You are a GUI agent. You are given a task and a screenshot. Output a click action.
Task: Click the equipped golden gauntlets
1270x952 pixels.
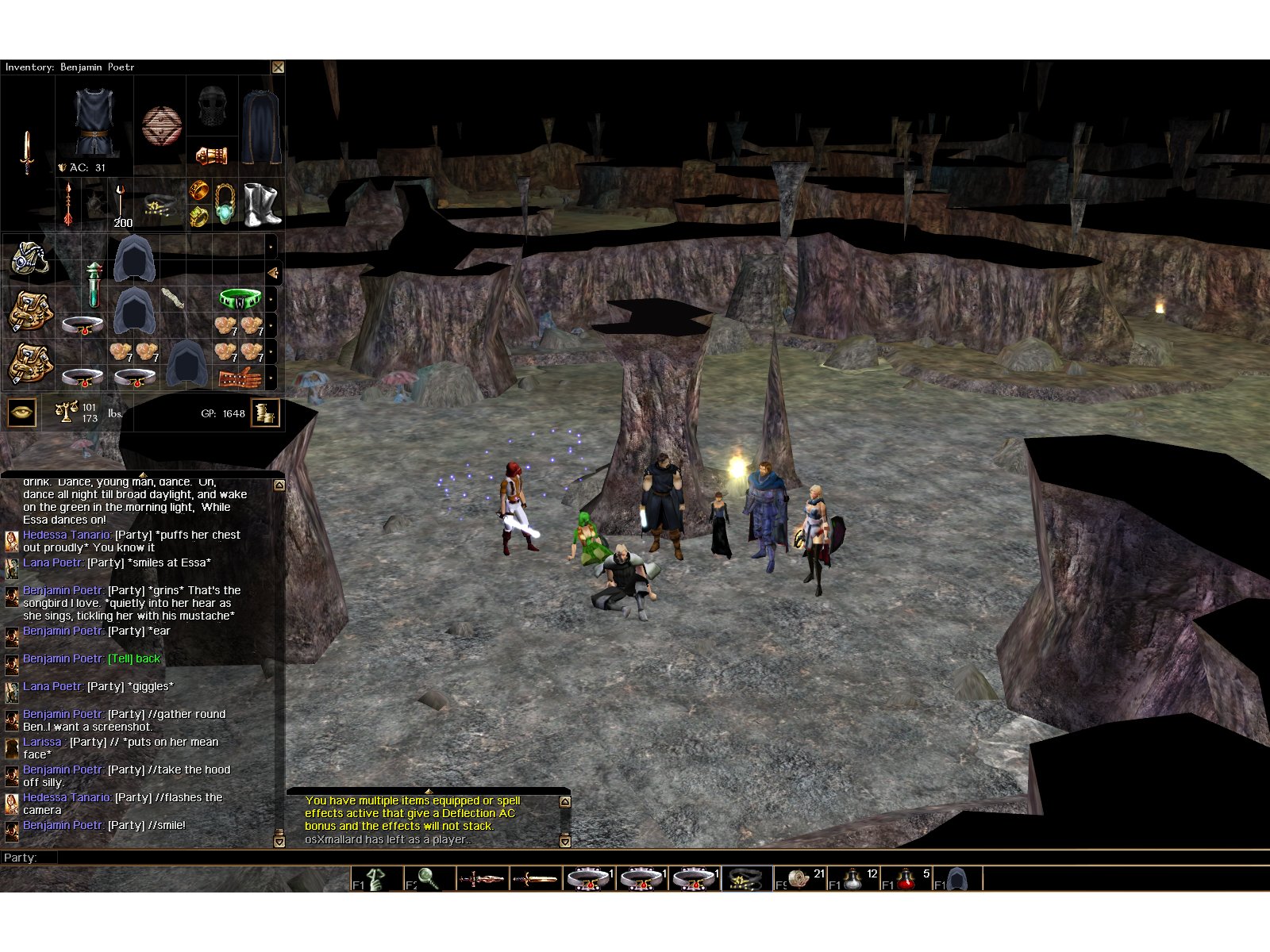tap(212, 155)
